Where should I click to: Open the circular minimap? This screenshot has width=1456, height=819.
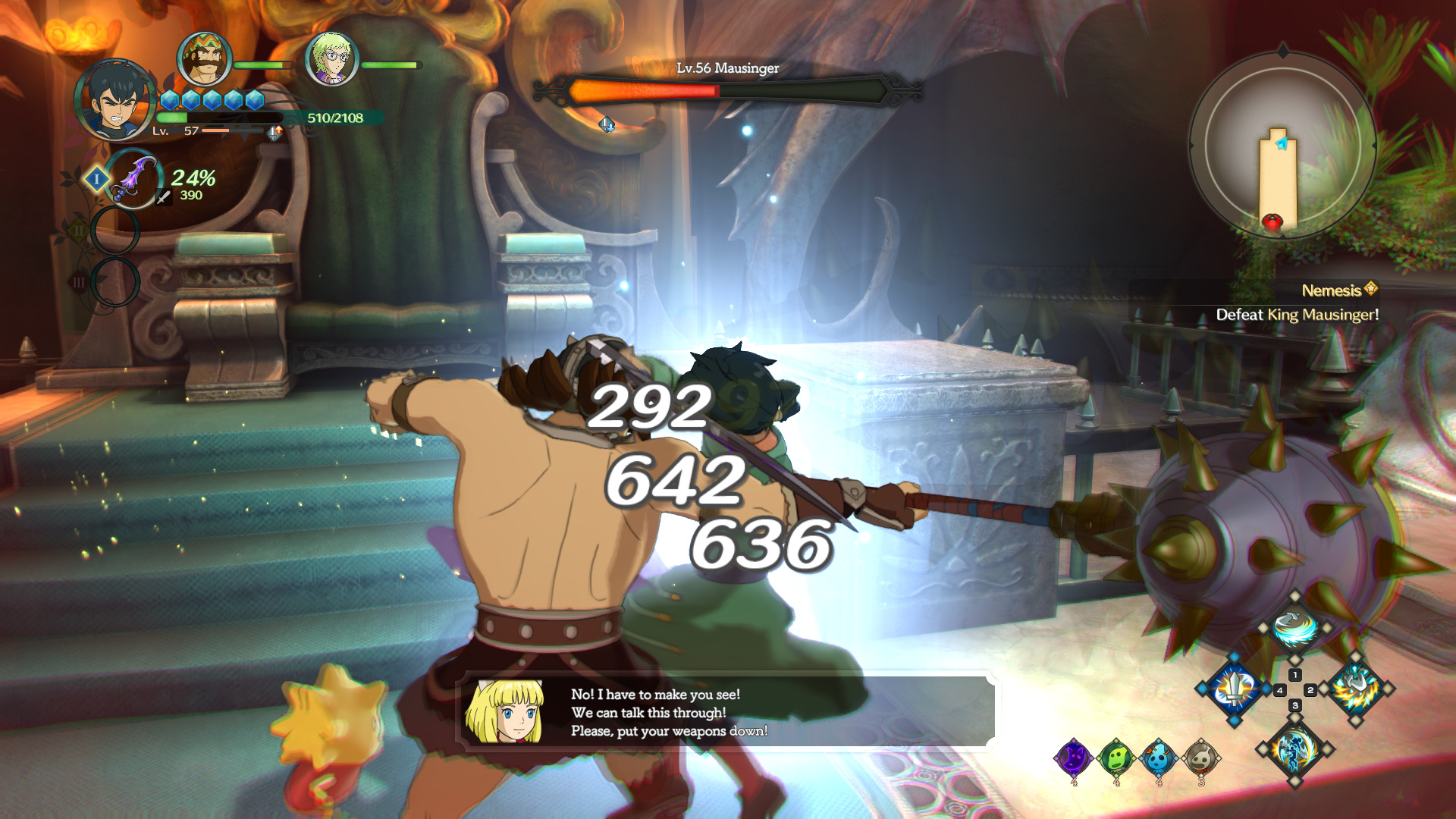coord(1282,145)
